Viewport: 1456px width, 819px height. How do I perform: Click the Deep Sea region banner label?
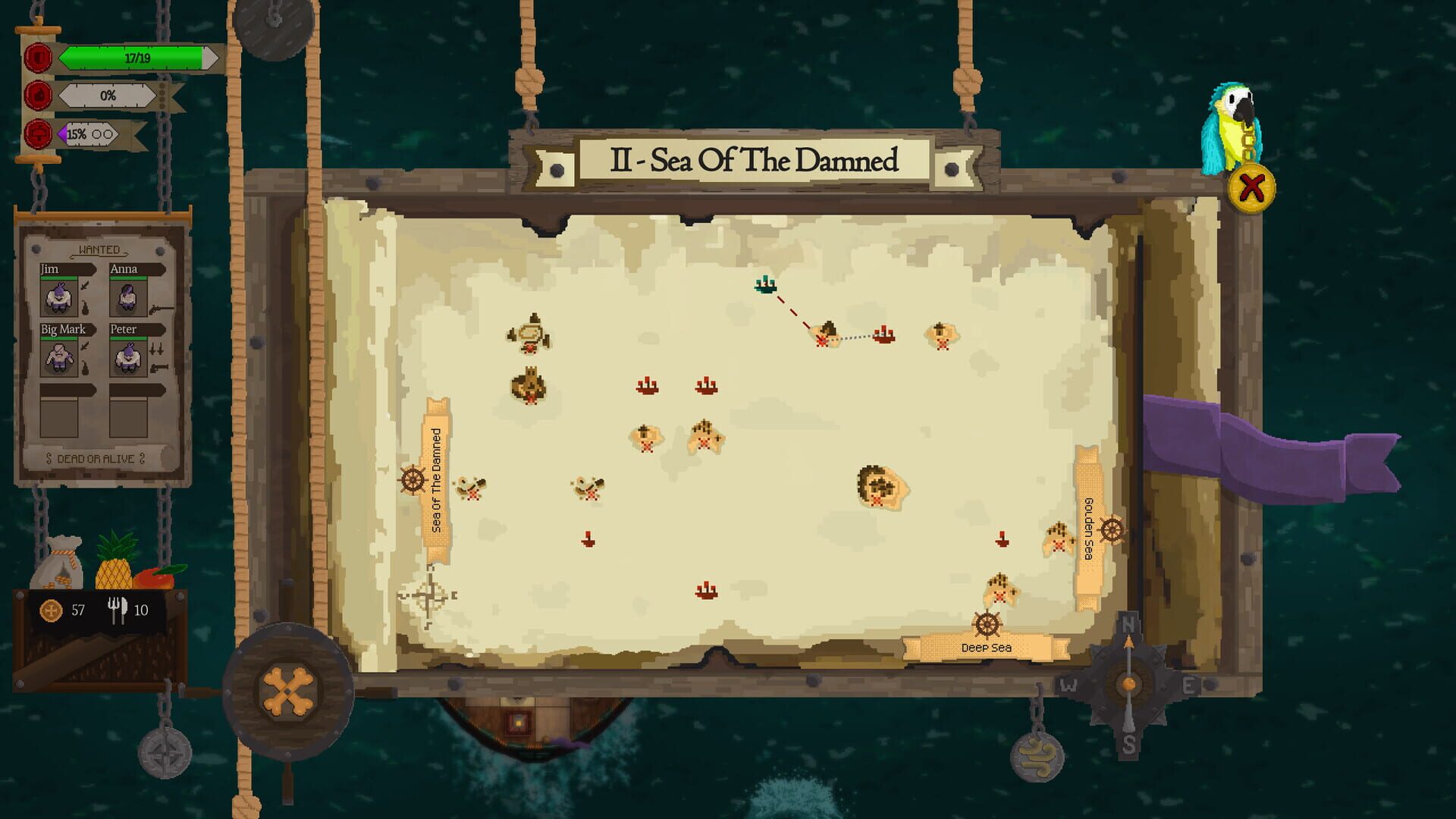(986, 647)
